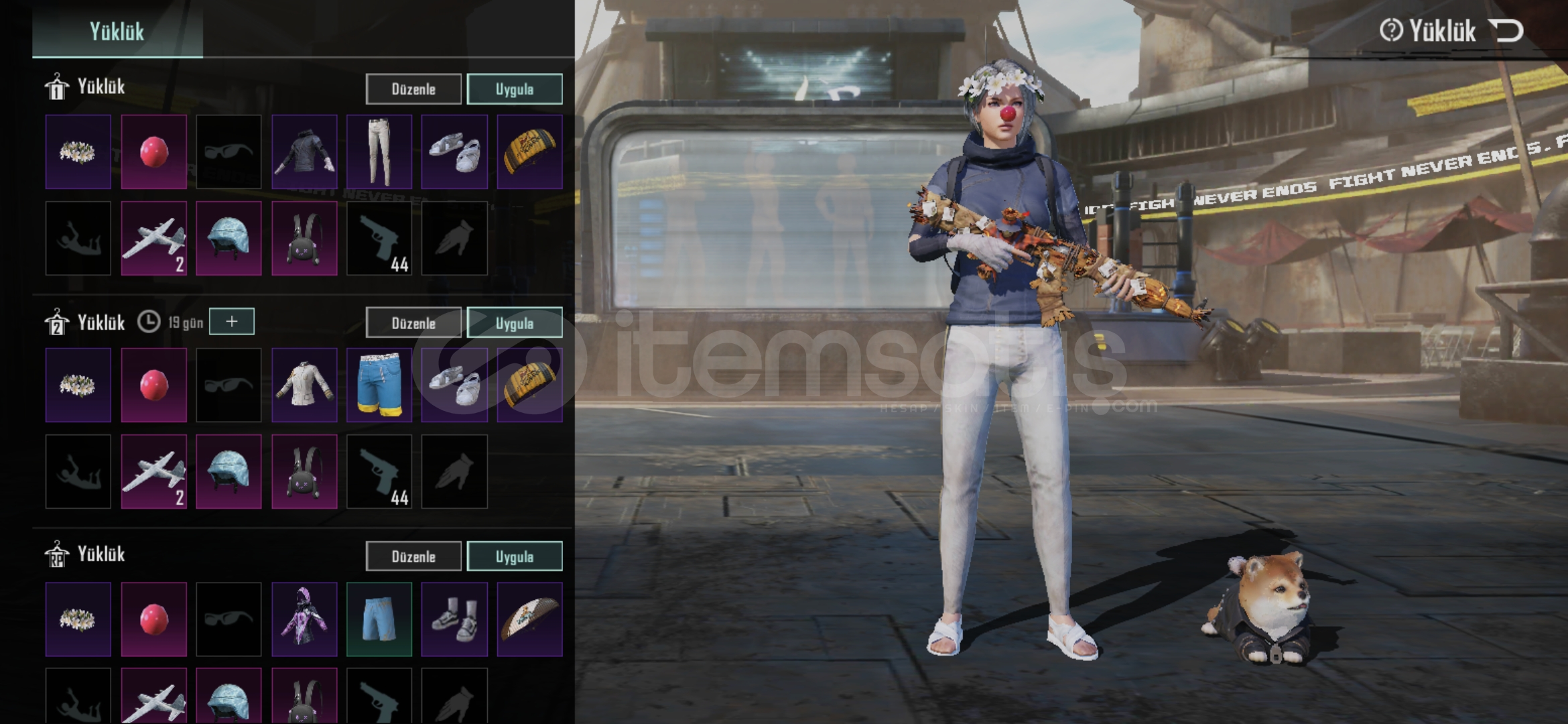Extend the 19 gün loadout with plus button
This screenshot has width=1568, height=724.
[232, 322]
